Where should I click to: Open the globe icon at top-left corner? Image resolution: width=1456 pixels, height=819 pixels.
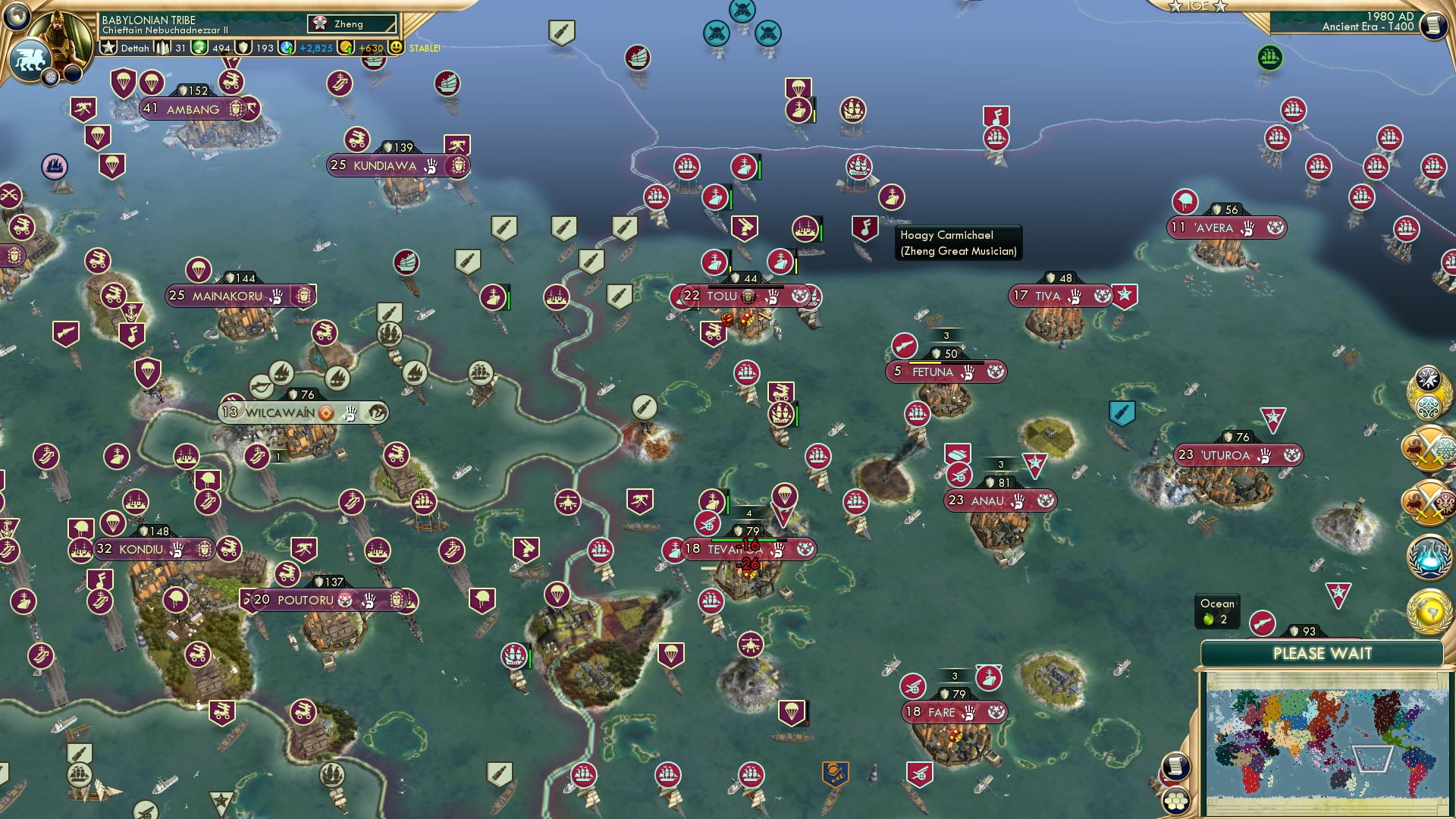click(16, 14)
